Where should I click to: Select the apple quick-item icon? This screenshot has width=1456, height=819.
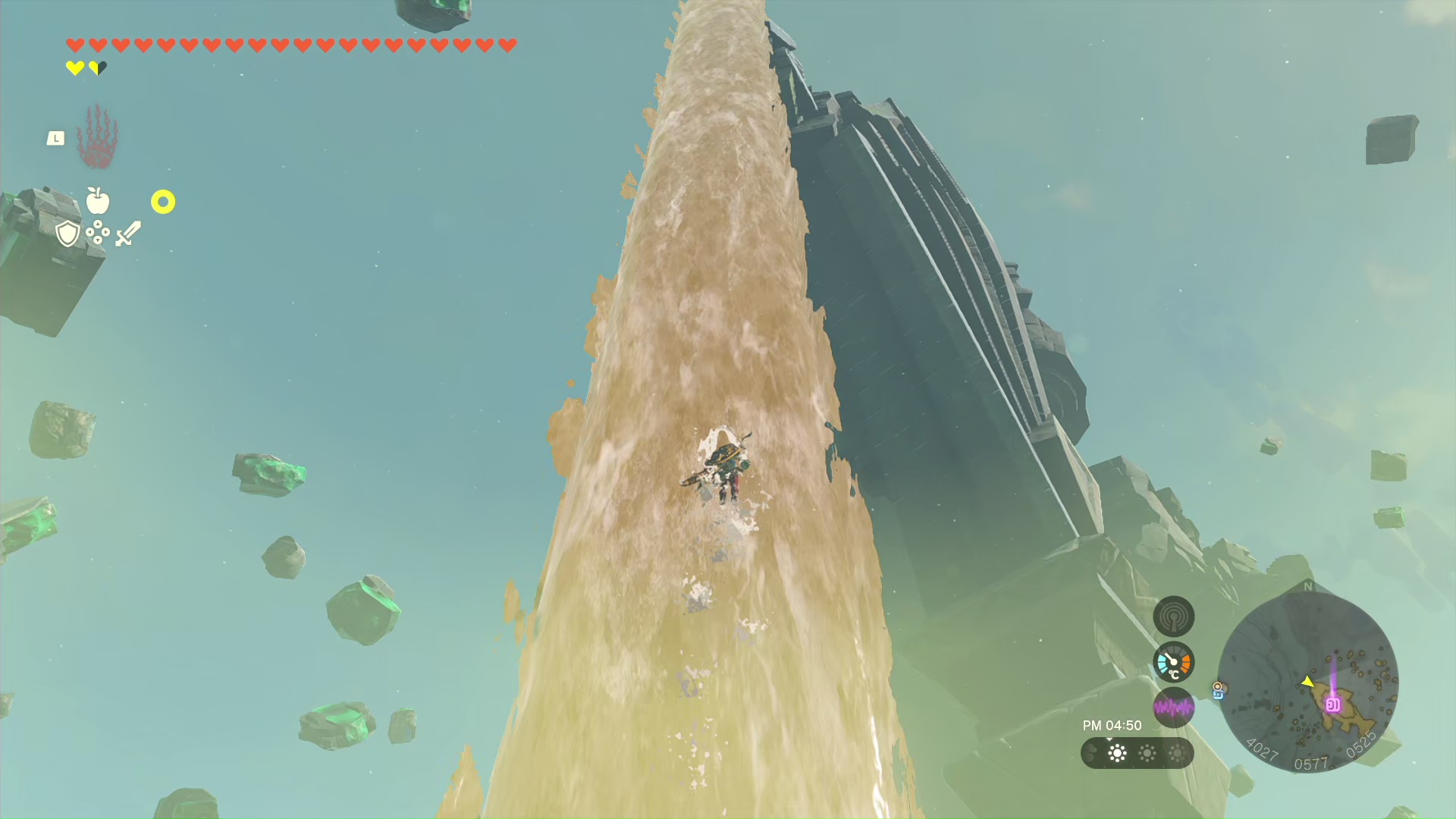(x=98, y=201)
